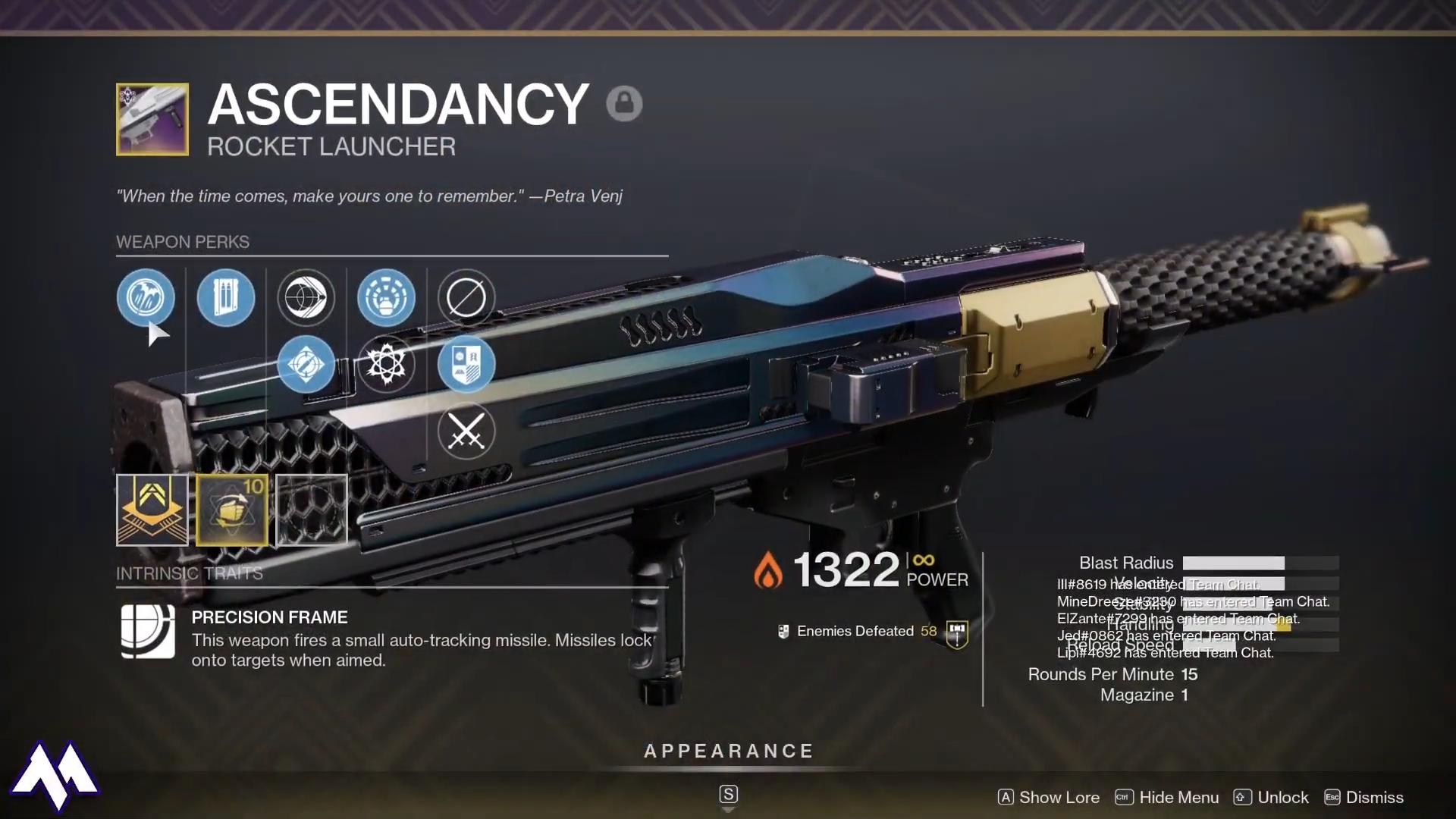The image size is (1456, 819).
Task: Open the Appearance section
Action: click(728, 751)
